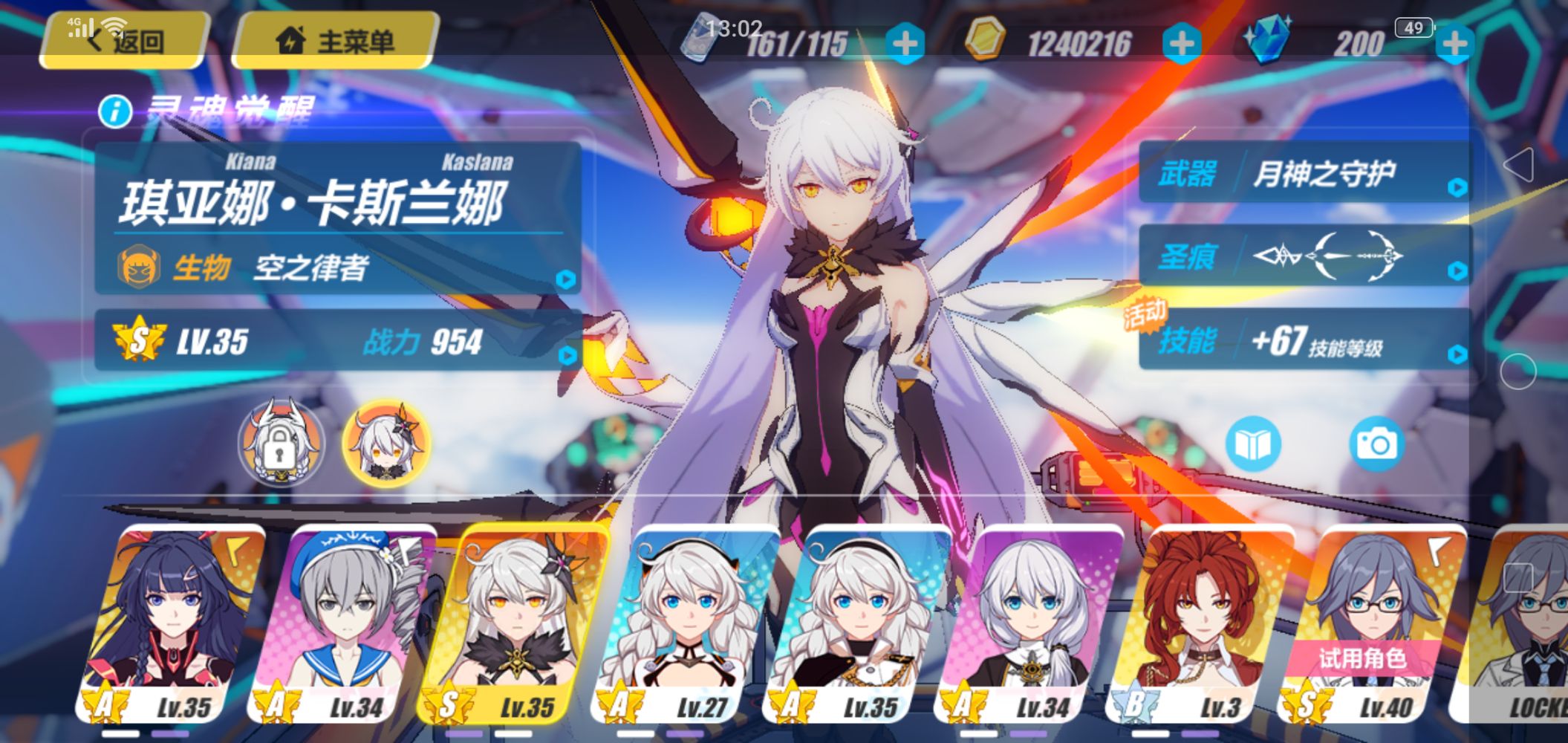Show the 灵魂觉醒 info icon

115,112
